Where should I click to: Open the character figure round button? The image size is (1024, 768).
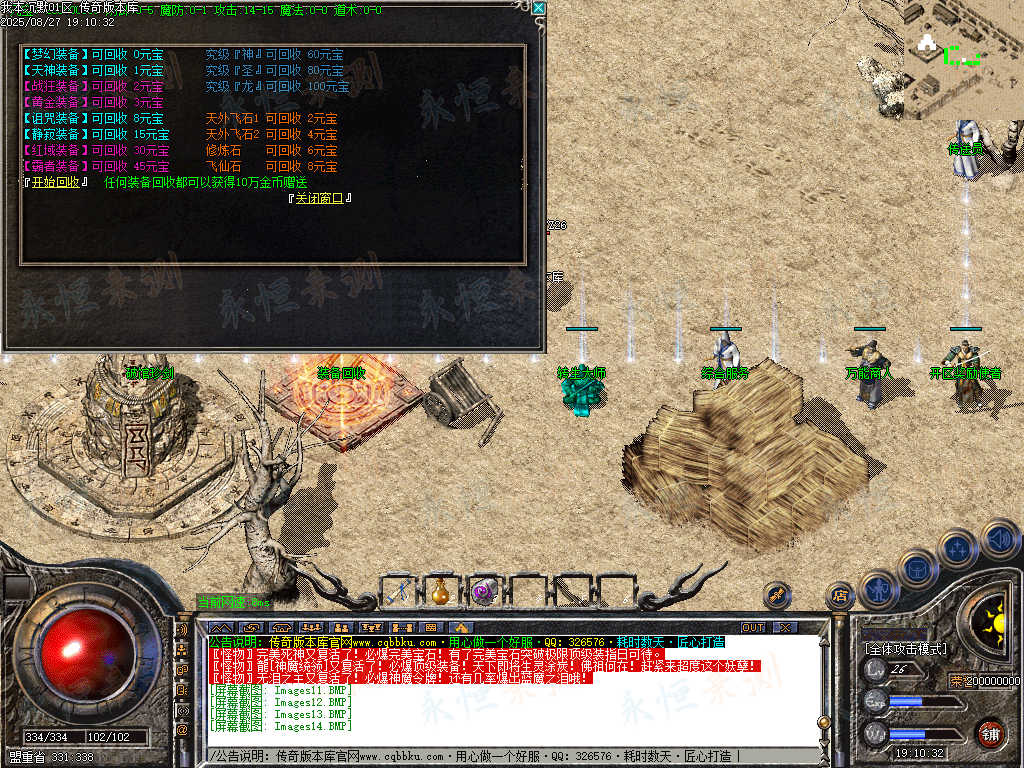point(877,589)
